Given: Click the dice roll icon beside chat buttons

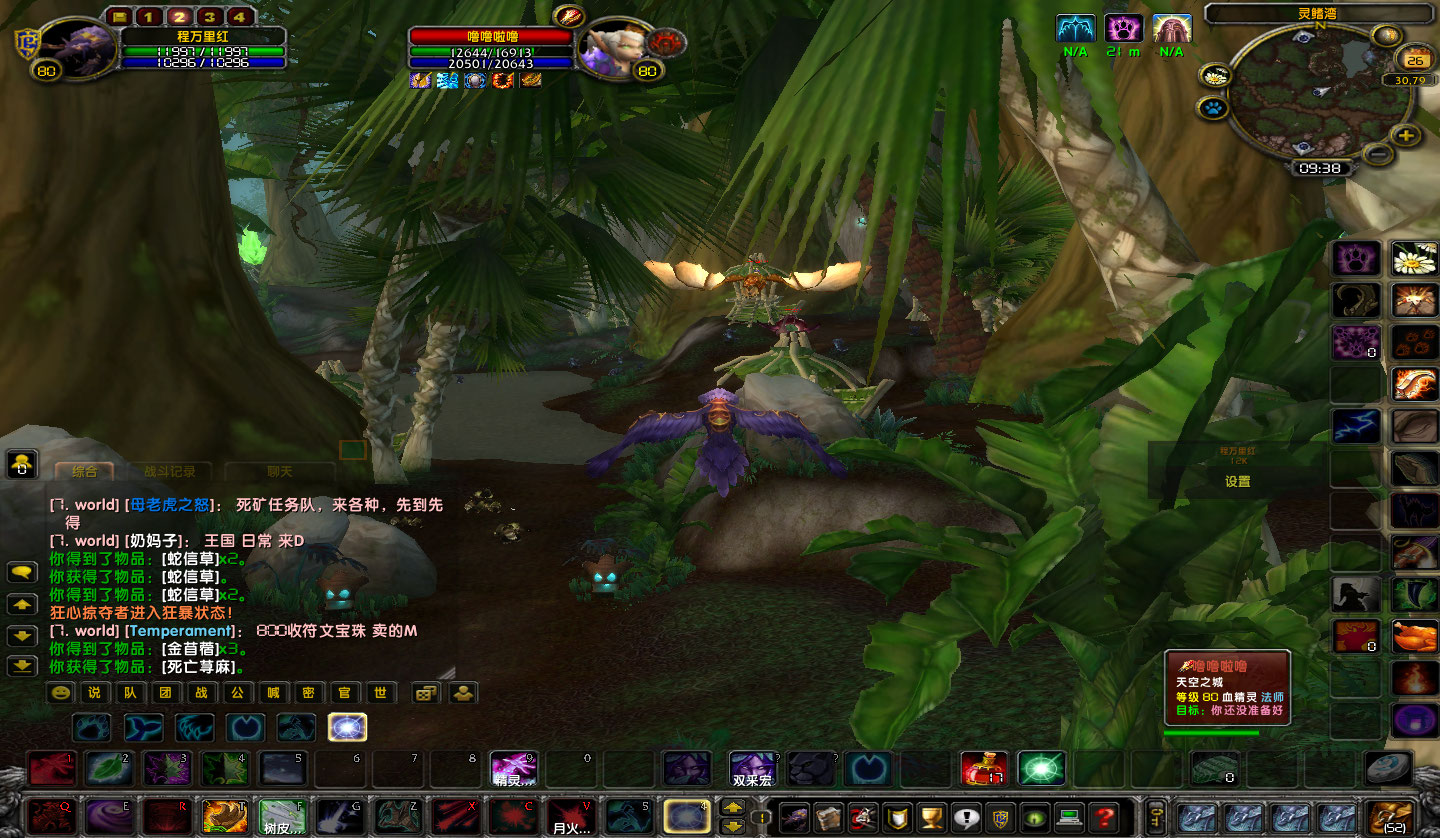Looking at the screenshot, I should pyautogui.click(x=425, y=692).
